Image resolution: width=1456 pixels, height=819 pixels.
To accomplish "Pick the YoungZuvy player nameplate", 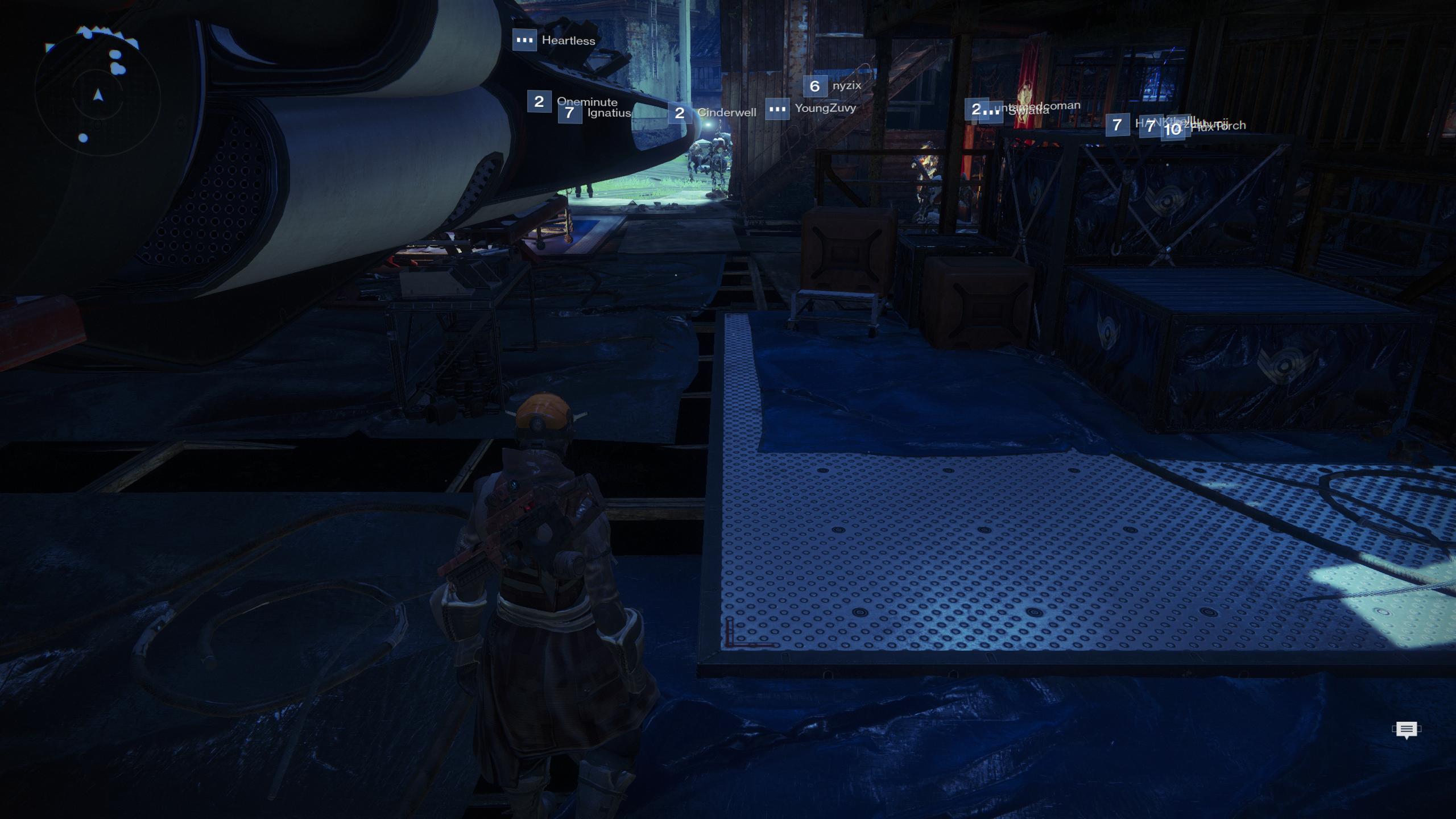I will tap(811, 109).
